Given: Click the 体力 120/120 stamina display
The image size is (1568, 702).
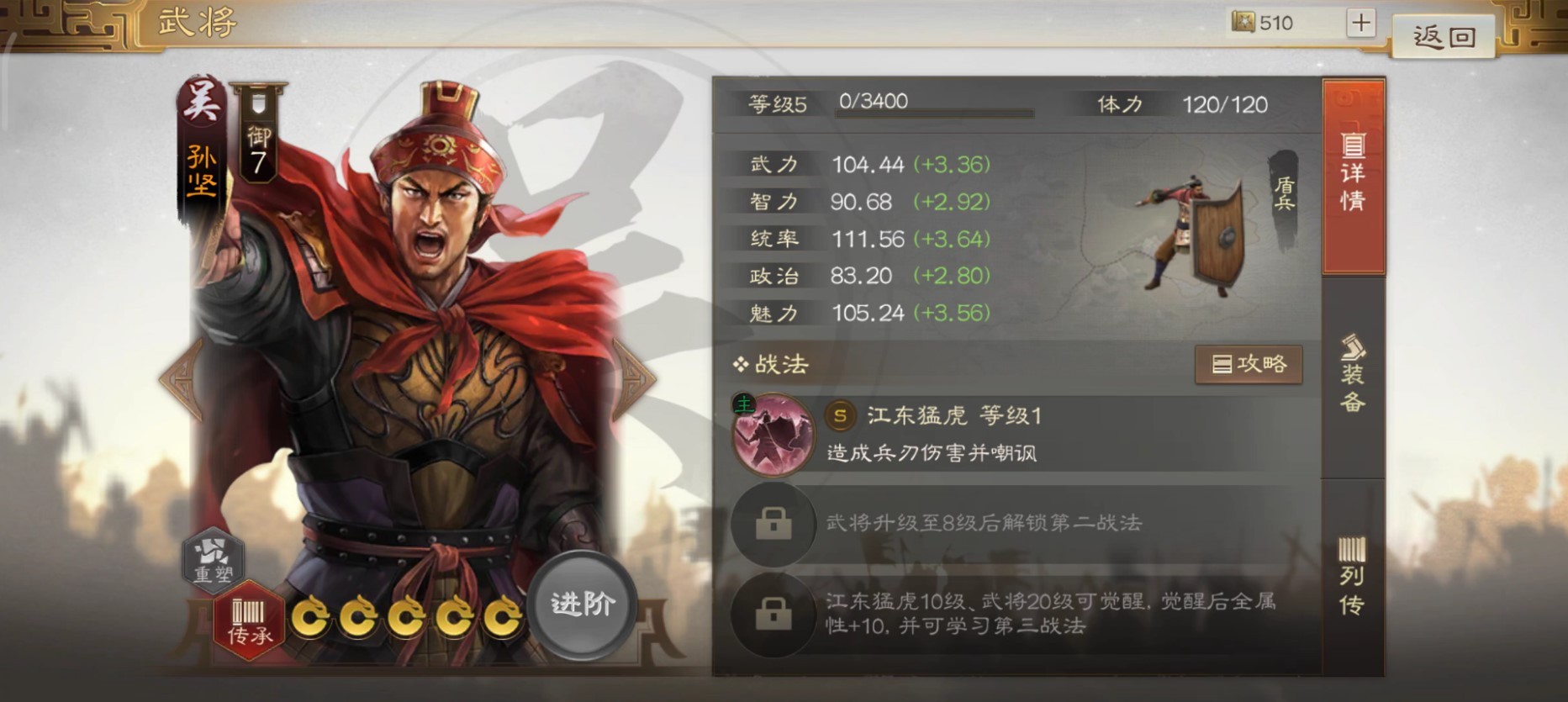Looking at the screenshot, I should [1177, 103].
